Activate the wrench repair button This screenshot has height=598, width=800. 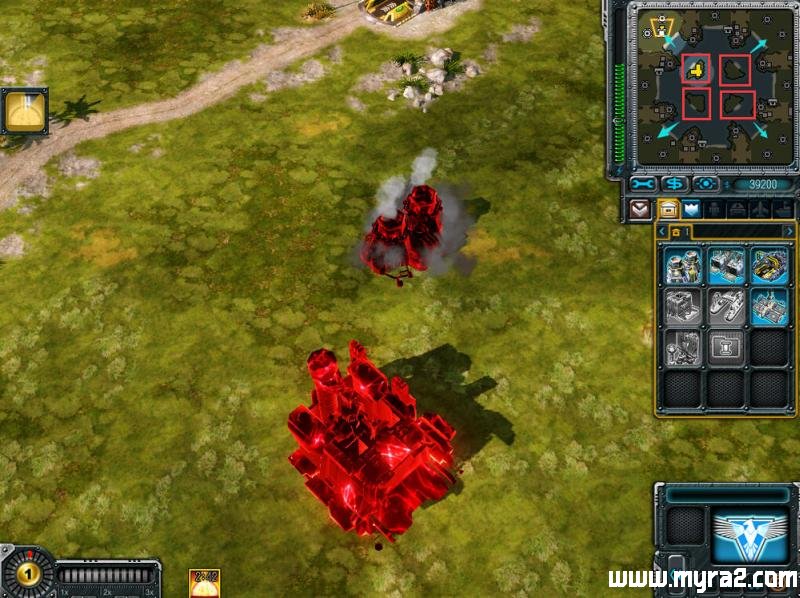[x=641, y=185]
